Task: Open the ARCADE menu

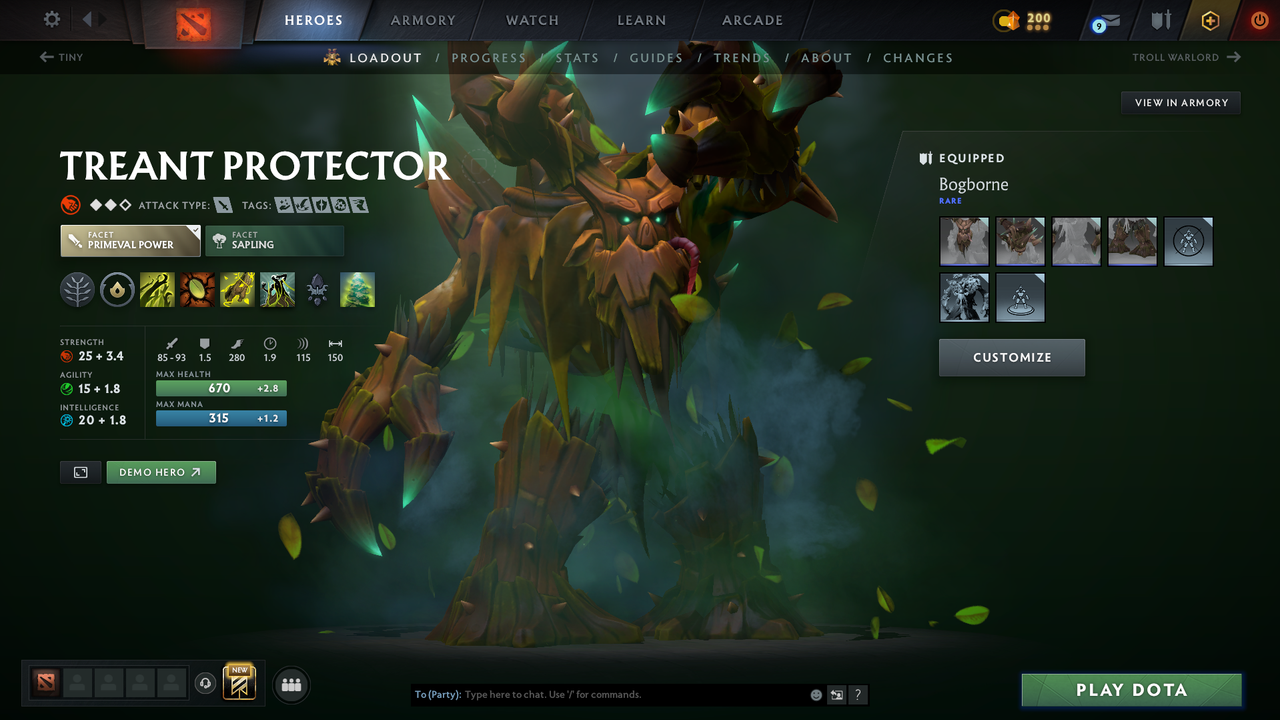Action: [752, 20]
